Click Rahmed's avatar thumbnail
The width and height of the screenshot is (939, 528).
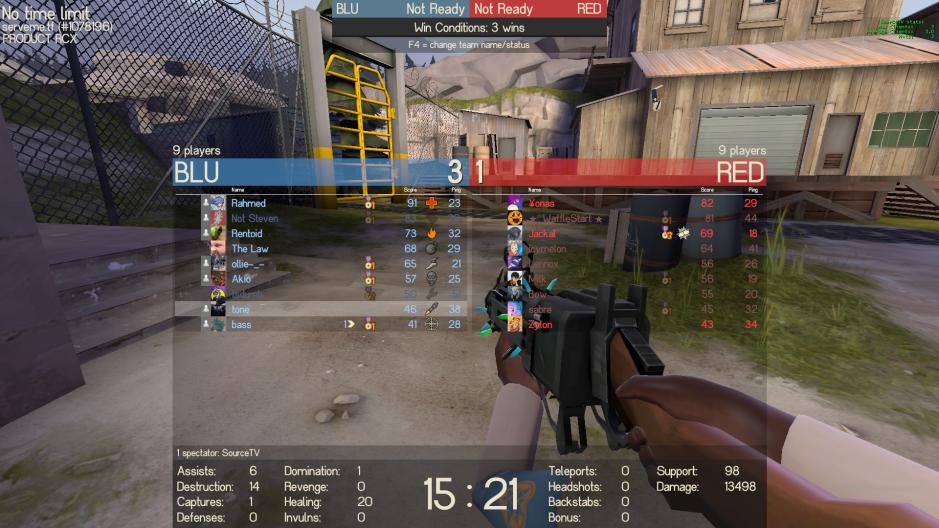[218, 203]
